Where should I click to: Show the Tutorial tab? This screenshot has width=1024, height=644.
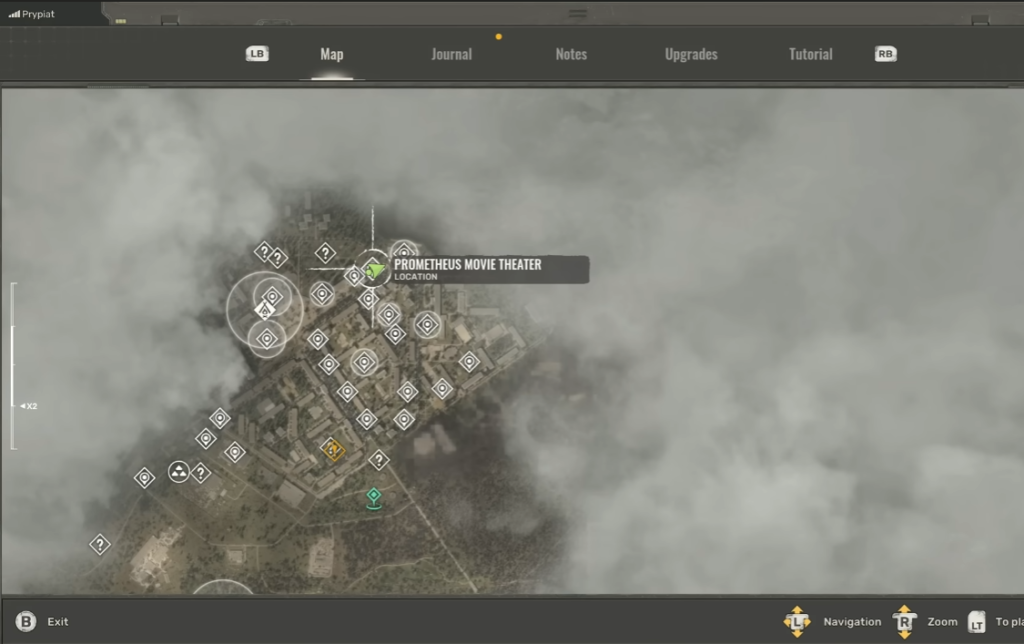(x=810, y=54)
